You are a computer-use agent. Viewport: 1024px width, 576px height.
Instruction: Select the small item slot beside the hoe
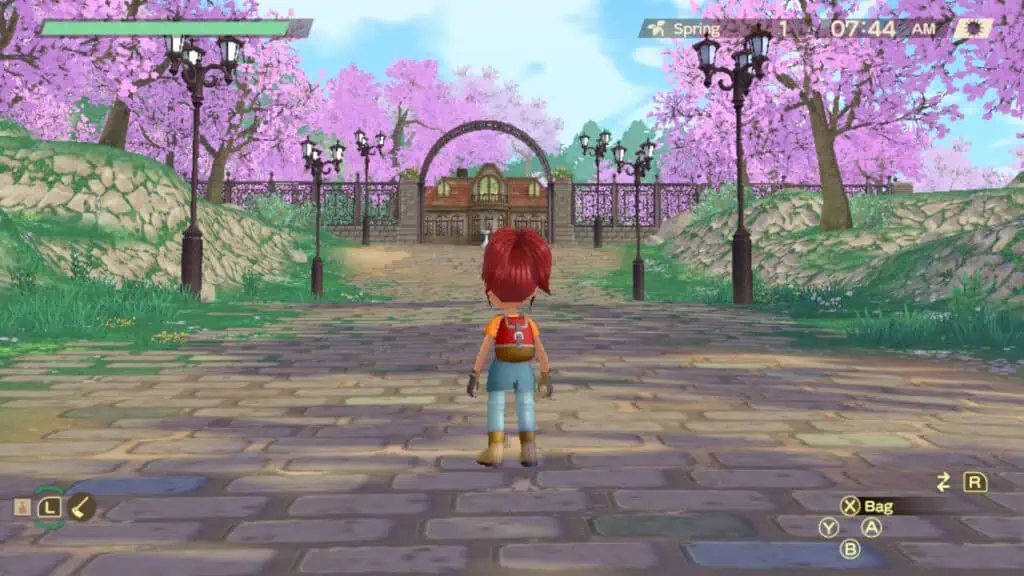pos(21,507)
